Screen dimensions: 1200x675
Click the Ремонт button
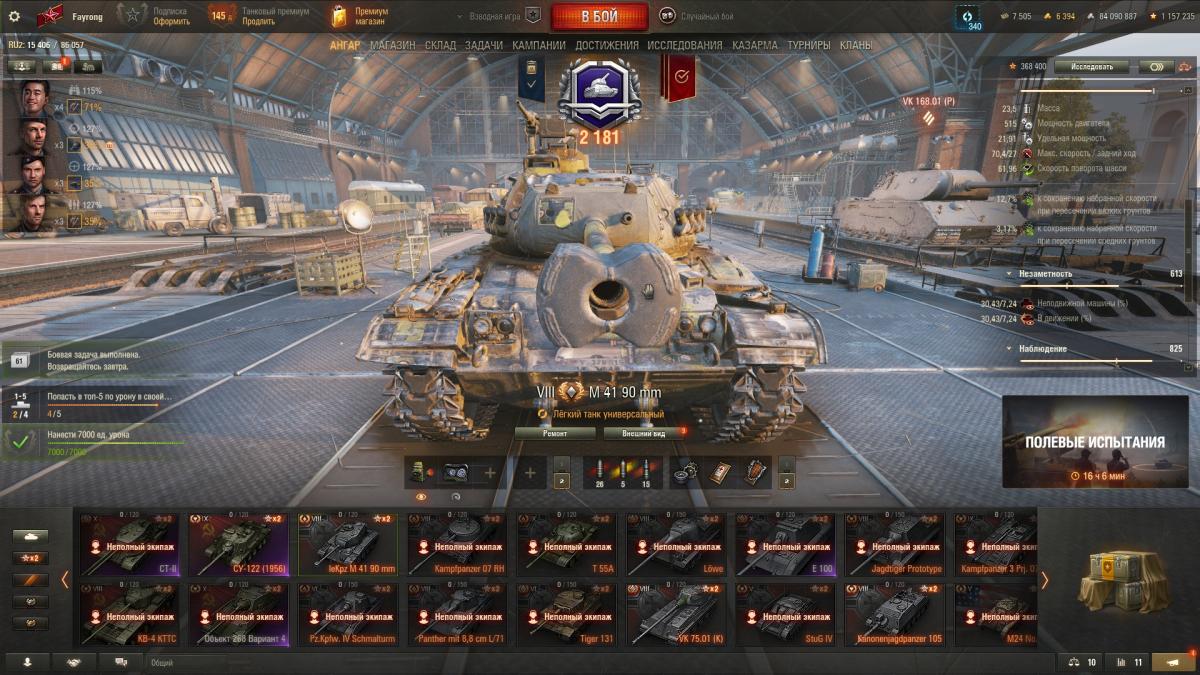[x=555, y=433]
